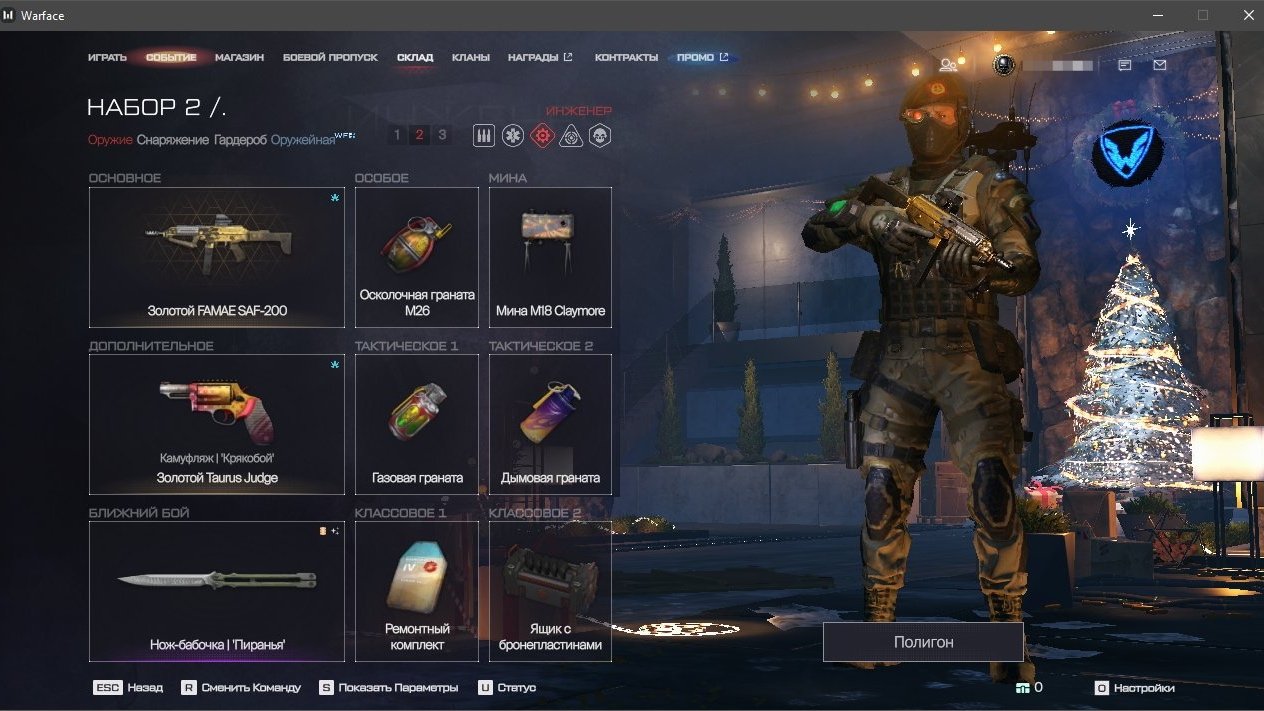Viewport: 1264px width, 711px height.
Task: Minimize the Warface window
Action: pyautogui.click(x=1158, y=15)
